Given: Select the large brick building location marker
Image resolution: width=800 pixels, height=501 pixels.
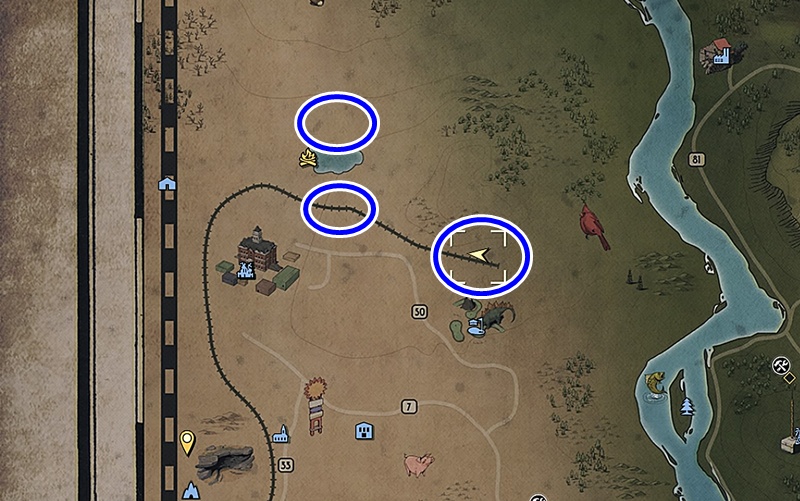Looking at the screenshot, I should click(x=258, y=246).
